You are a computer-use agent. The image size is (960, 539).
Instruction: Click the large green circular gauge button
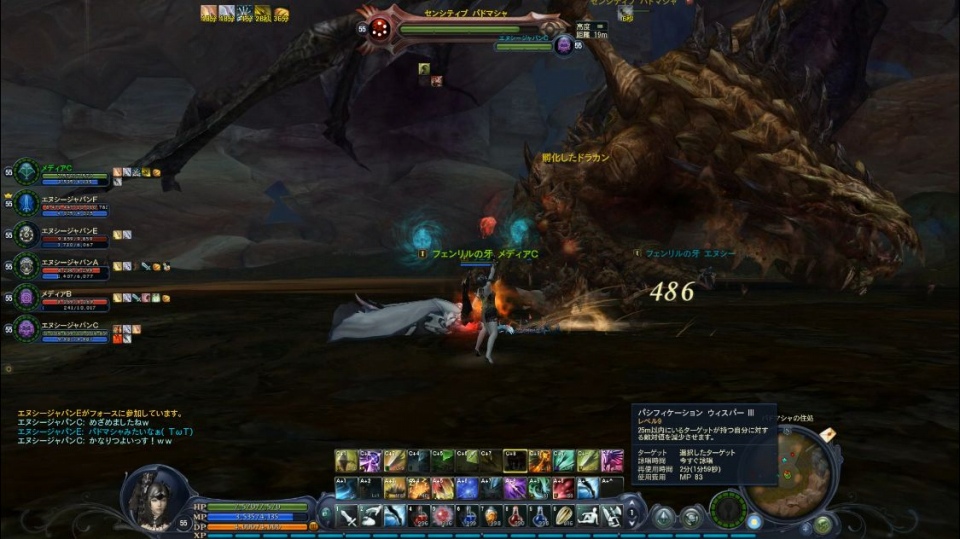[728, 510]
